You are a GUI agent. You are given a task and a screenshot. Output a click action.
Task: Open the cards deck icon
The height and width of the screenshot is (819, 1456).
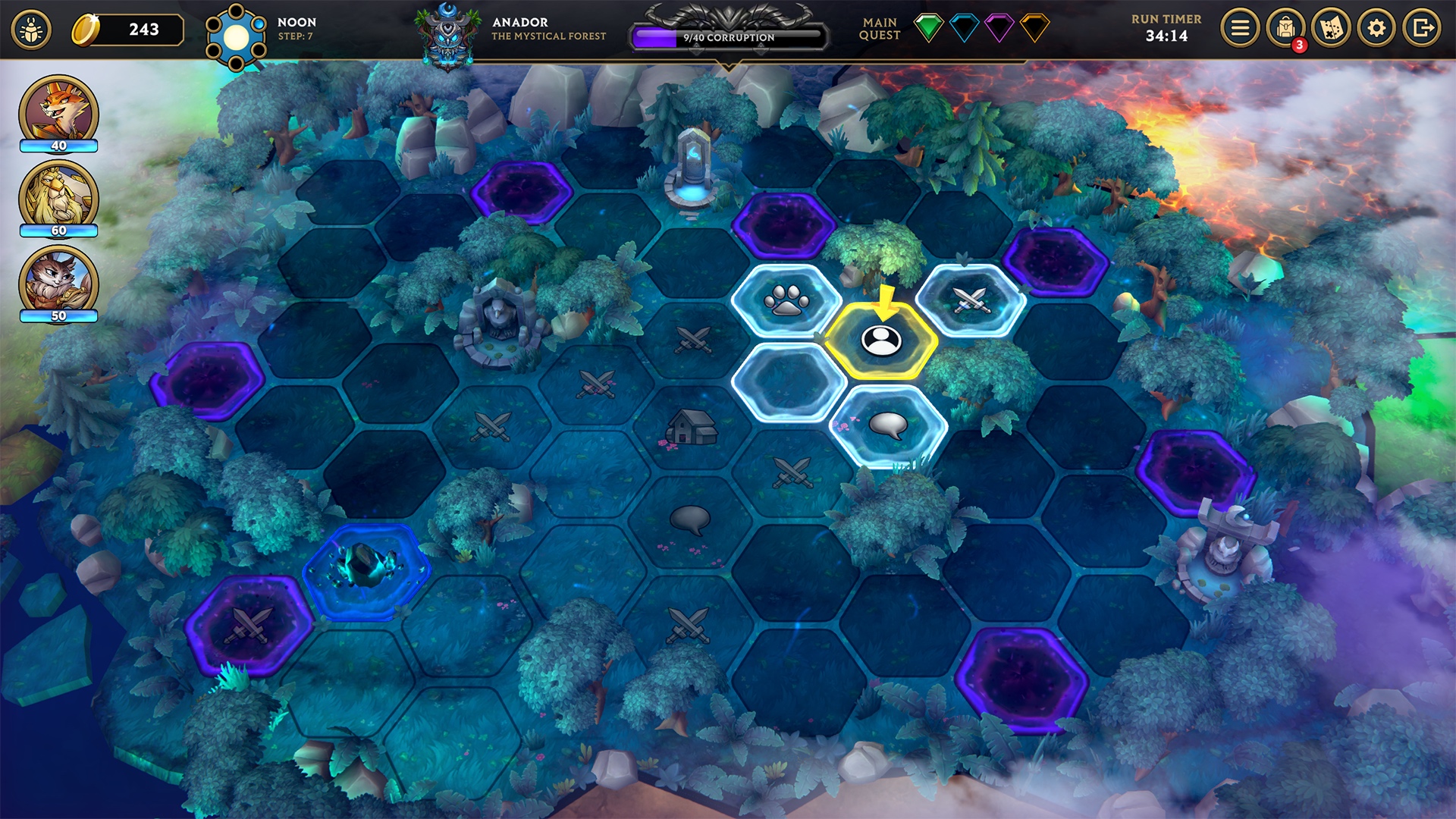pos(1331,29)
